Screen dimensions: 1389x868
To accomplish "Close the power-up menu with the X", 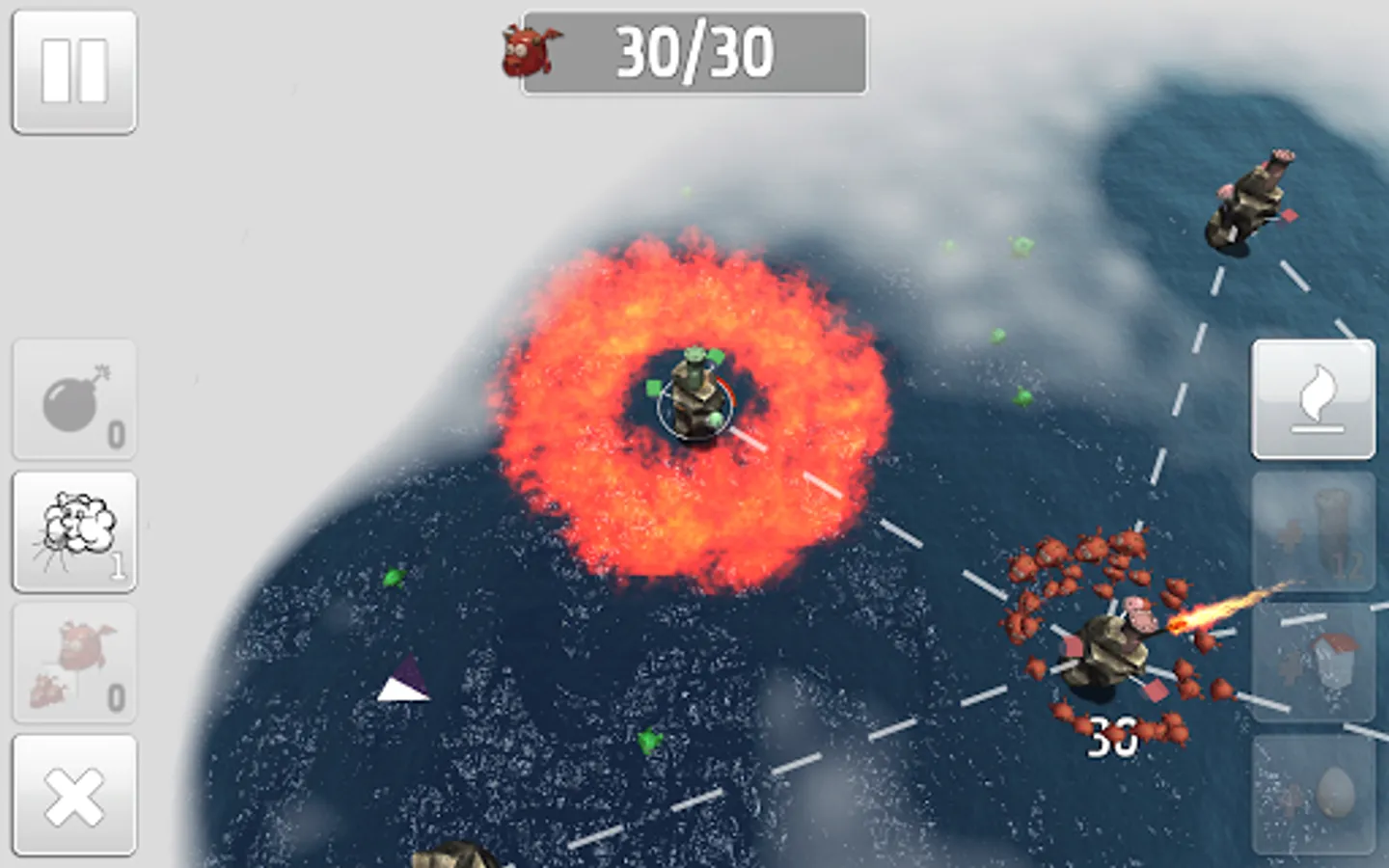I will tap(73, 795).
